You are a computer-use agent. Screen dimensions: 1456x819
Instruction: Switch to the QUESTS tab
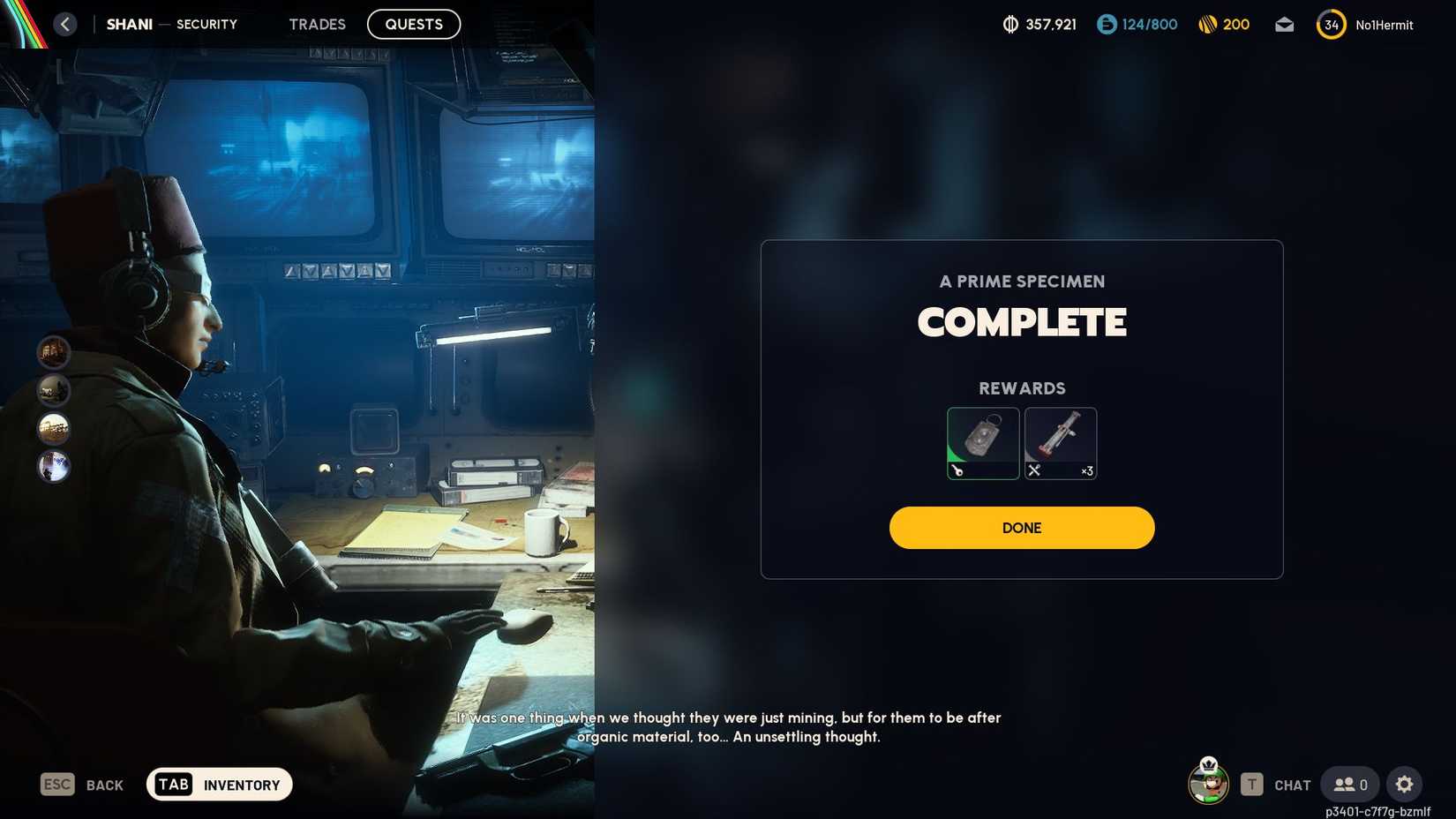[413, 24]
